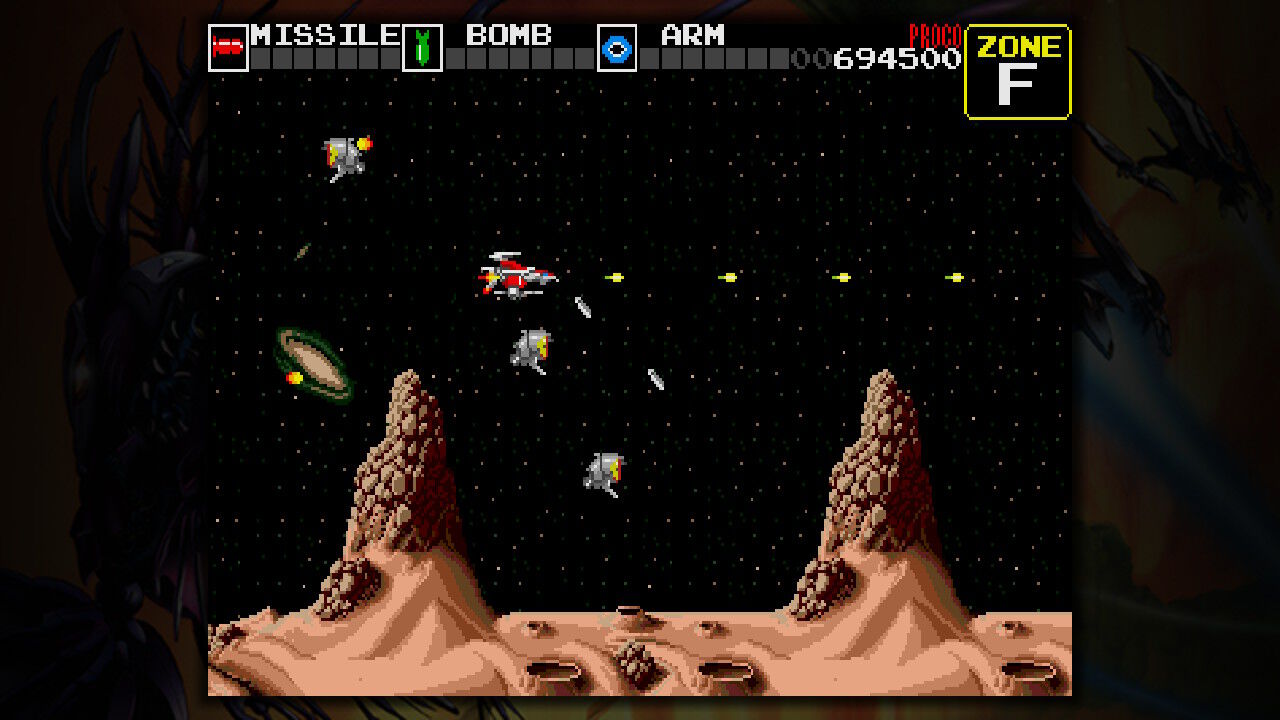Select the red player ship sprite
1280x720 pixels.
tap(515, 278)
